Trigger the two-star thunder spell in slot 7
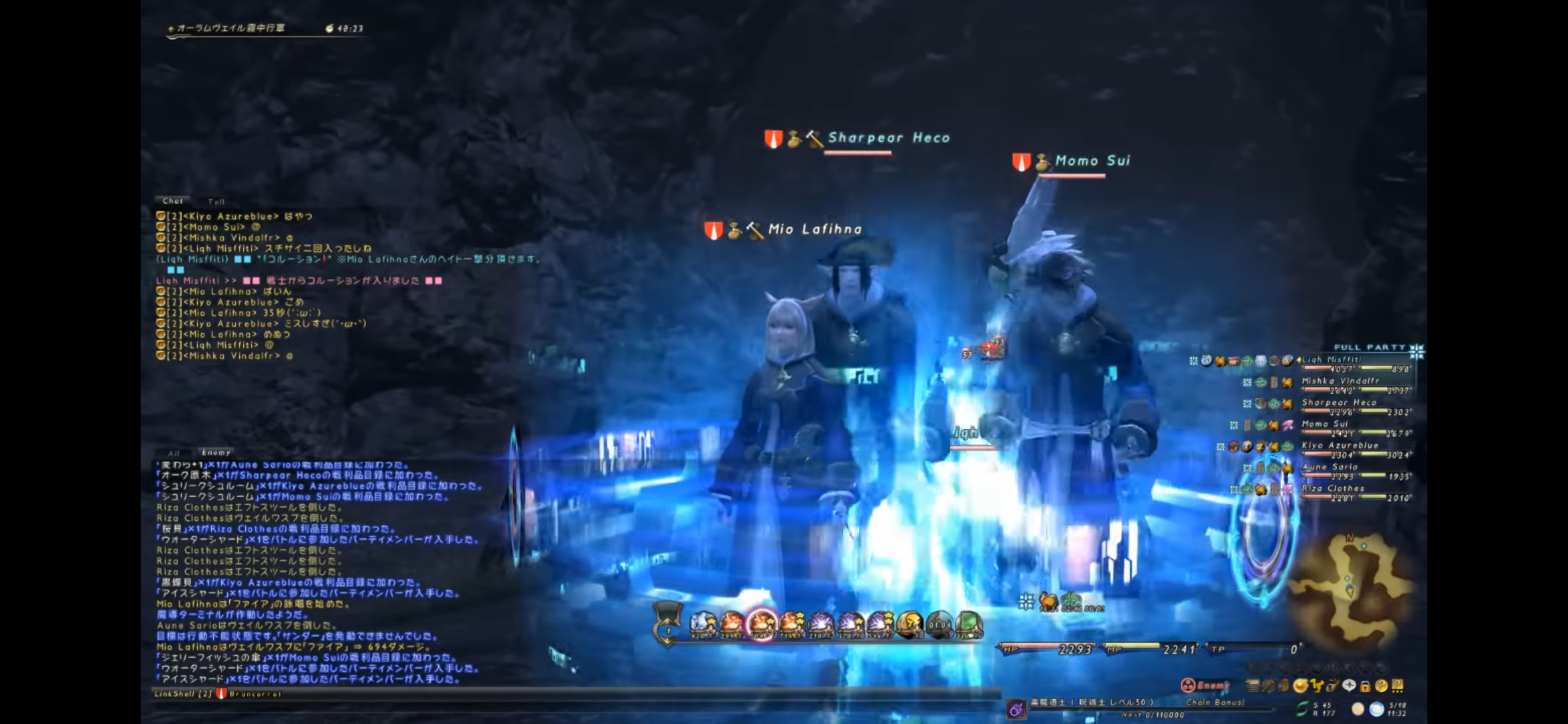 click(880, 623)
